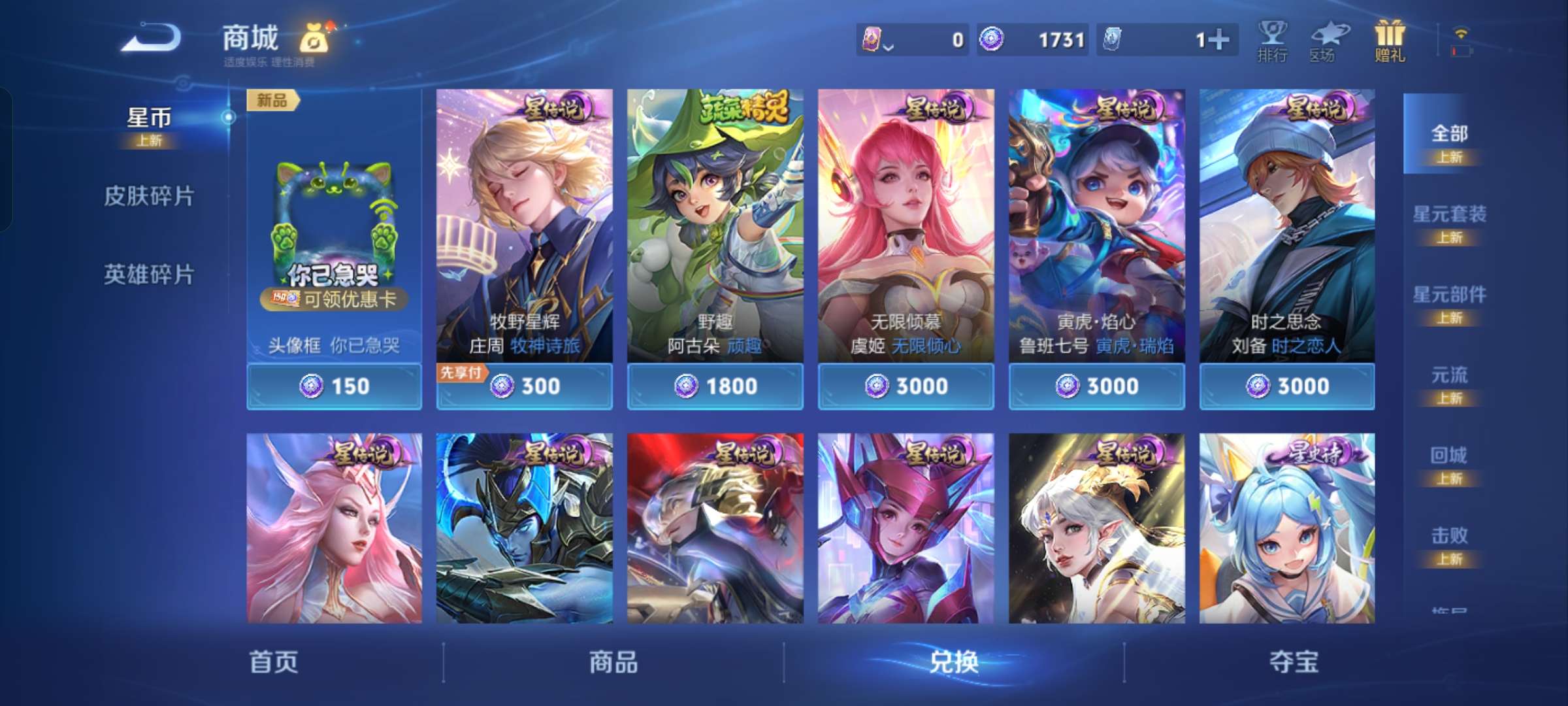
Task: Expand the card currency dropdown chevron
Action: tap(889, 46)
